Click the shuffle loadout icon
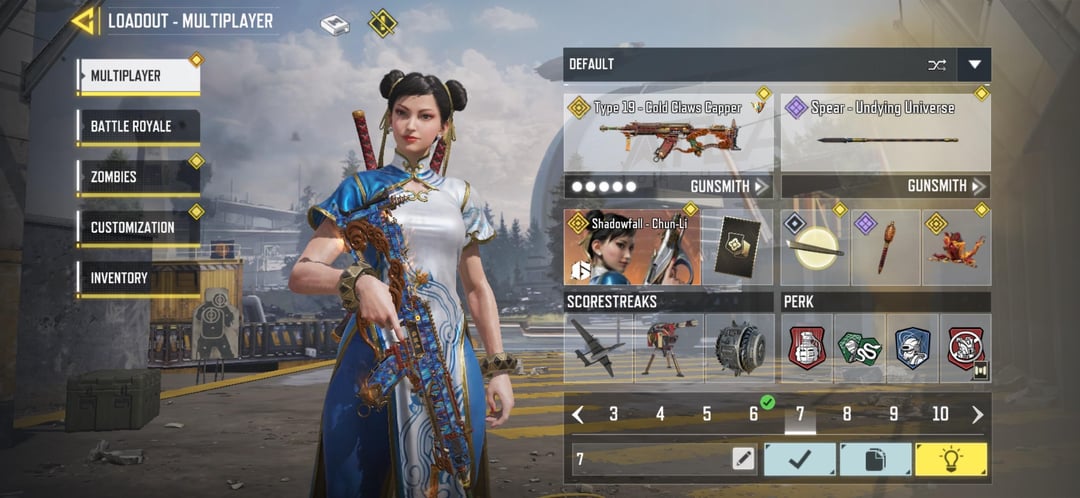 point(937,65)
